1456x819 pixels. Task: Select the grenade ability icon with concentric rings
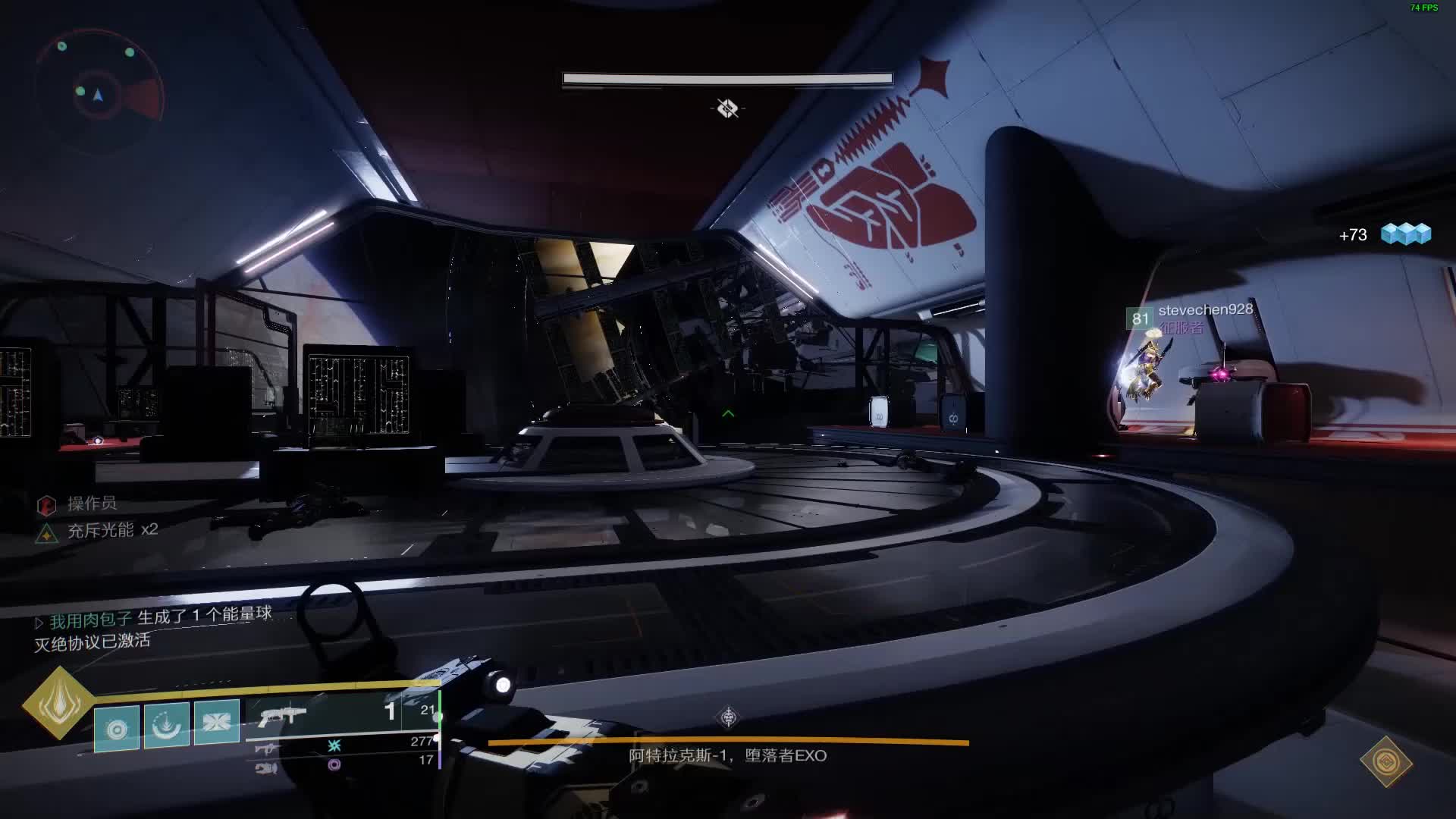117,728
